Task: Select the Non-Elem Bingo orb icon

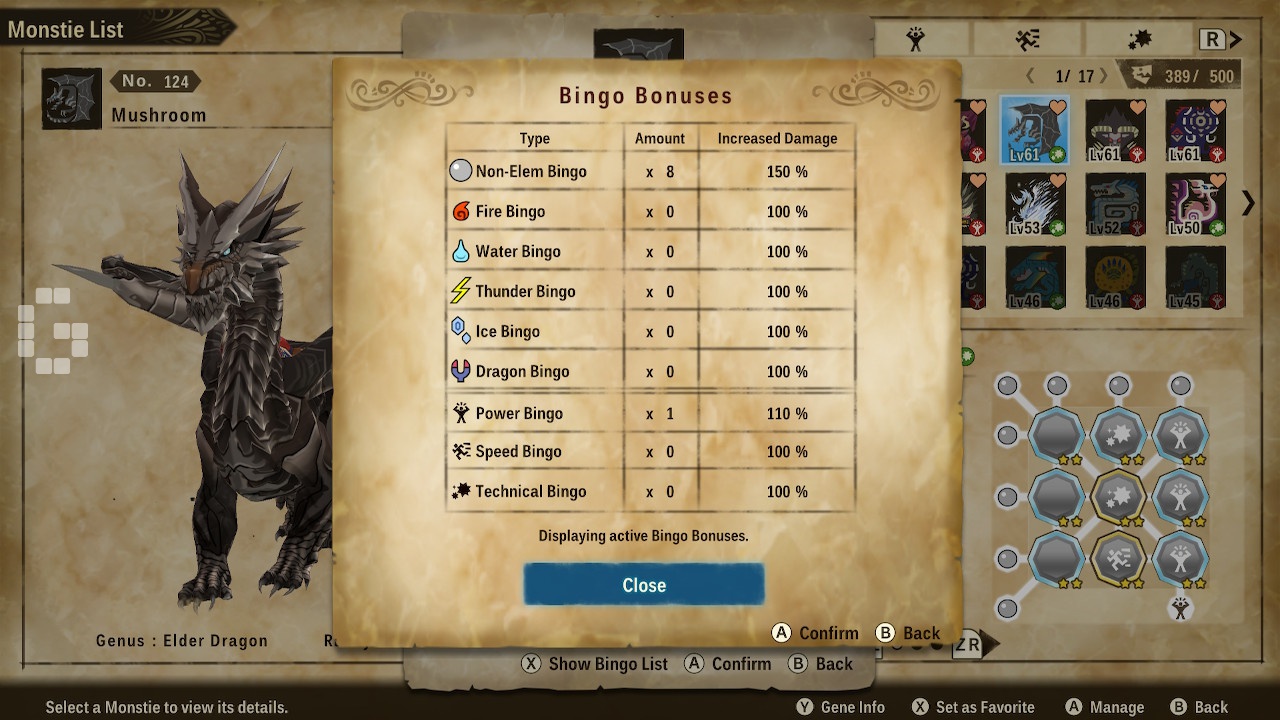Action: pyautogui.click(x=460, y=171)
